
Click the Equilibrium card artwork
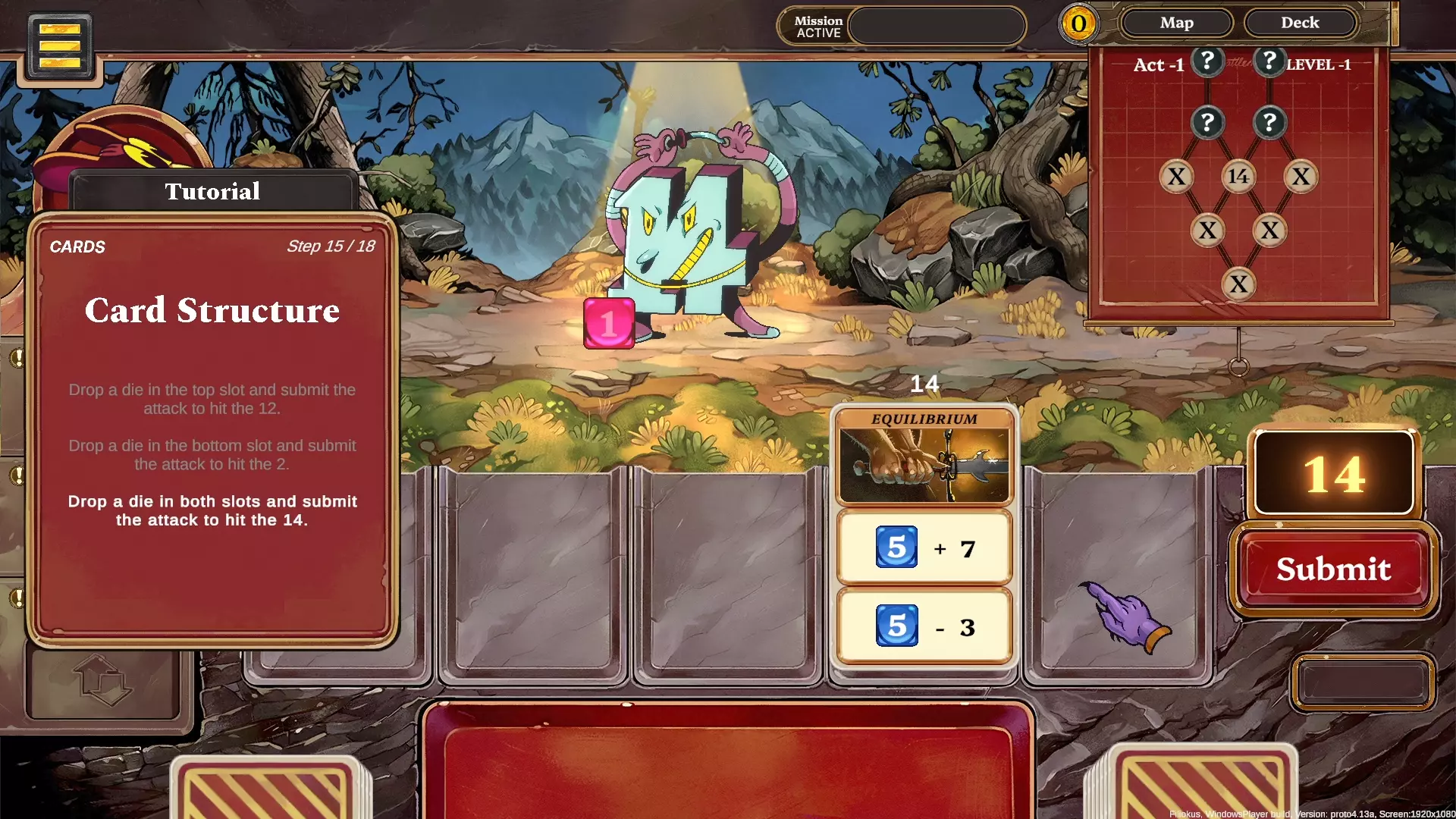(x=924, y=465)
